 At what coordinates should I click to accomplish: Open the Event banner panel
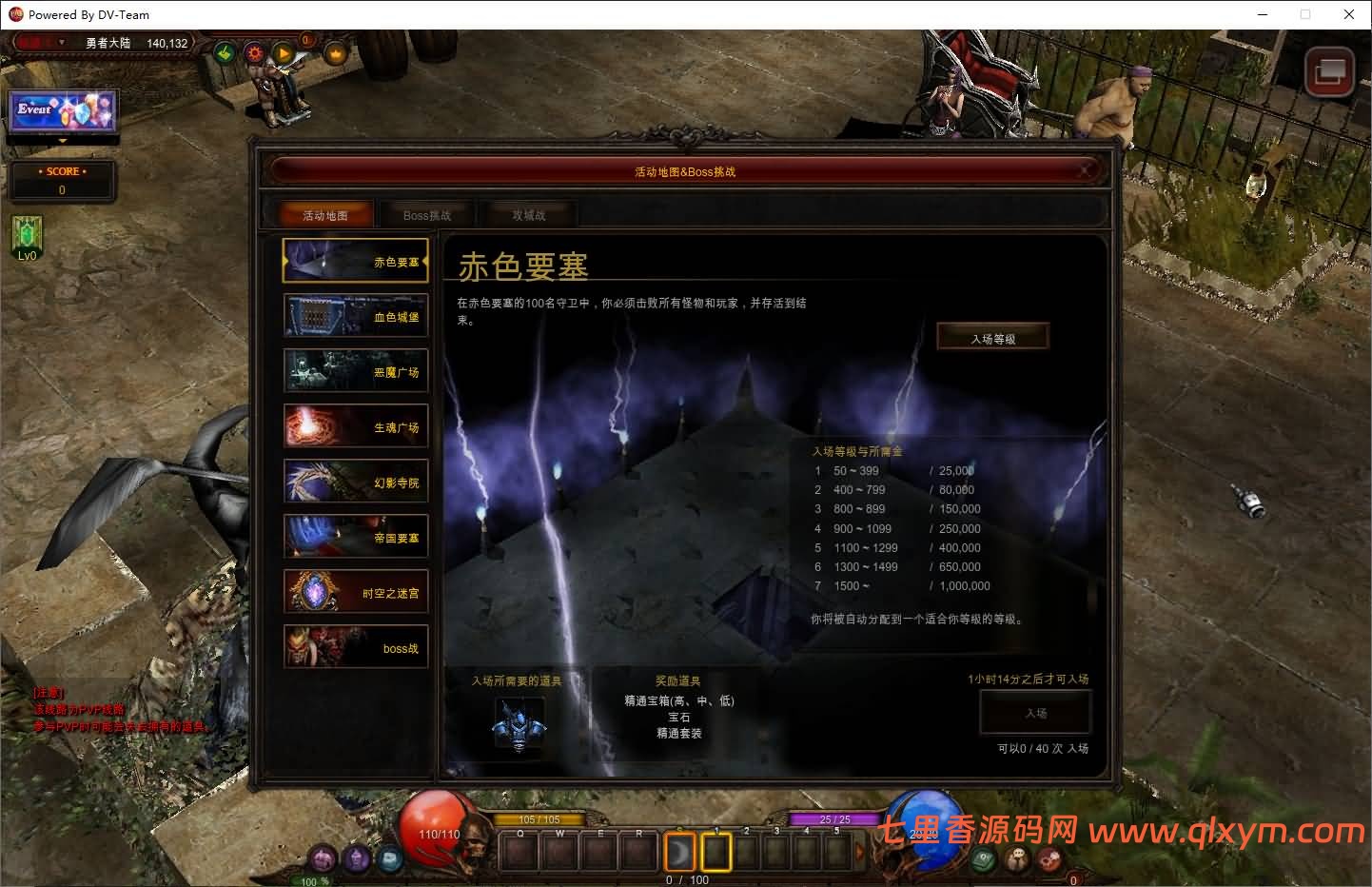(x=61, y=112)
